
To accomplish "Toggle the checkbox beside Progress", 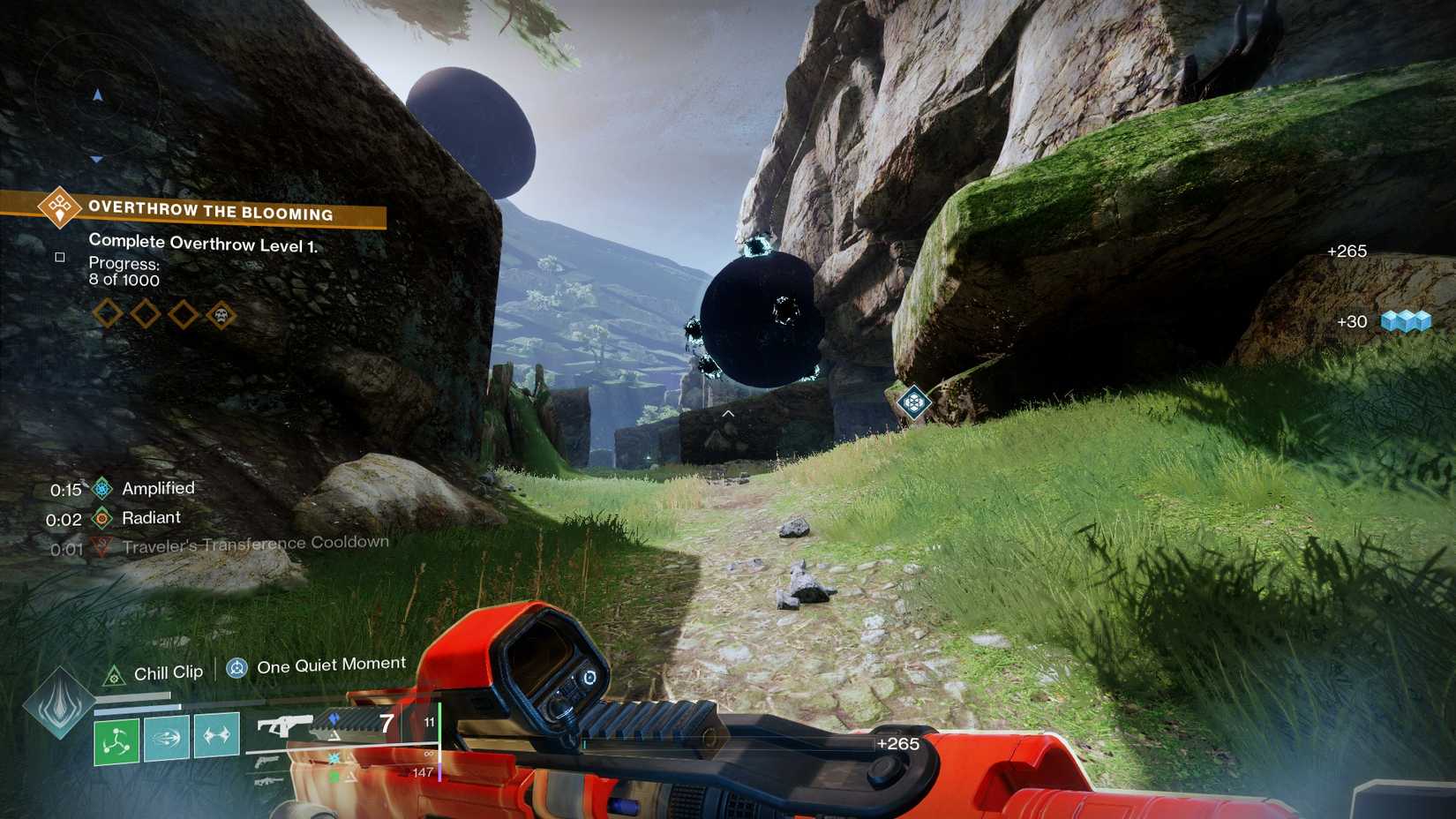I will click(58, 257).
